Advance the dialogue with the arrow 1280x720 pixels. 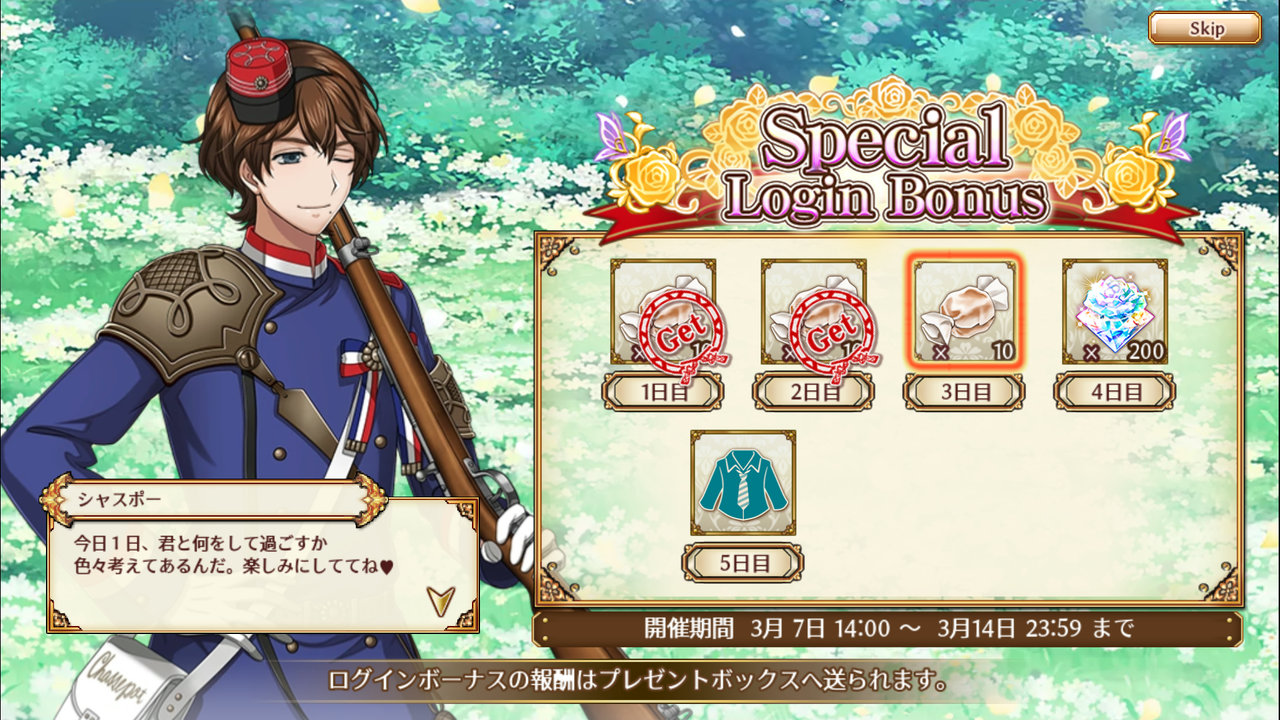coord(439,599)
